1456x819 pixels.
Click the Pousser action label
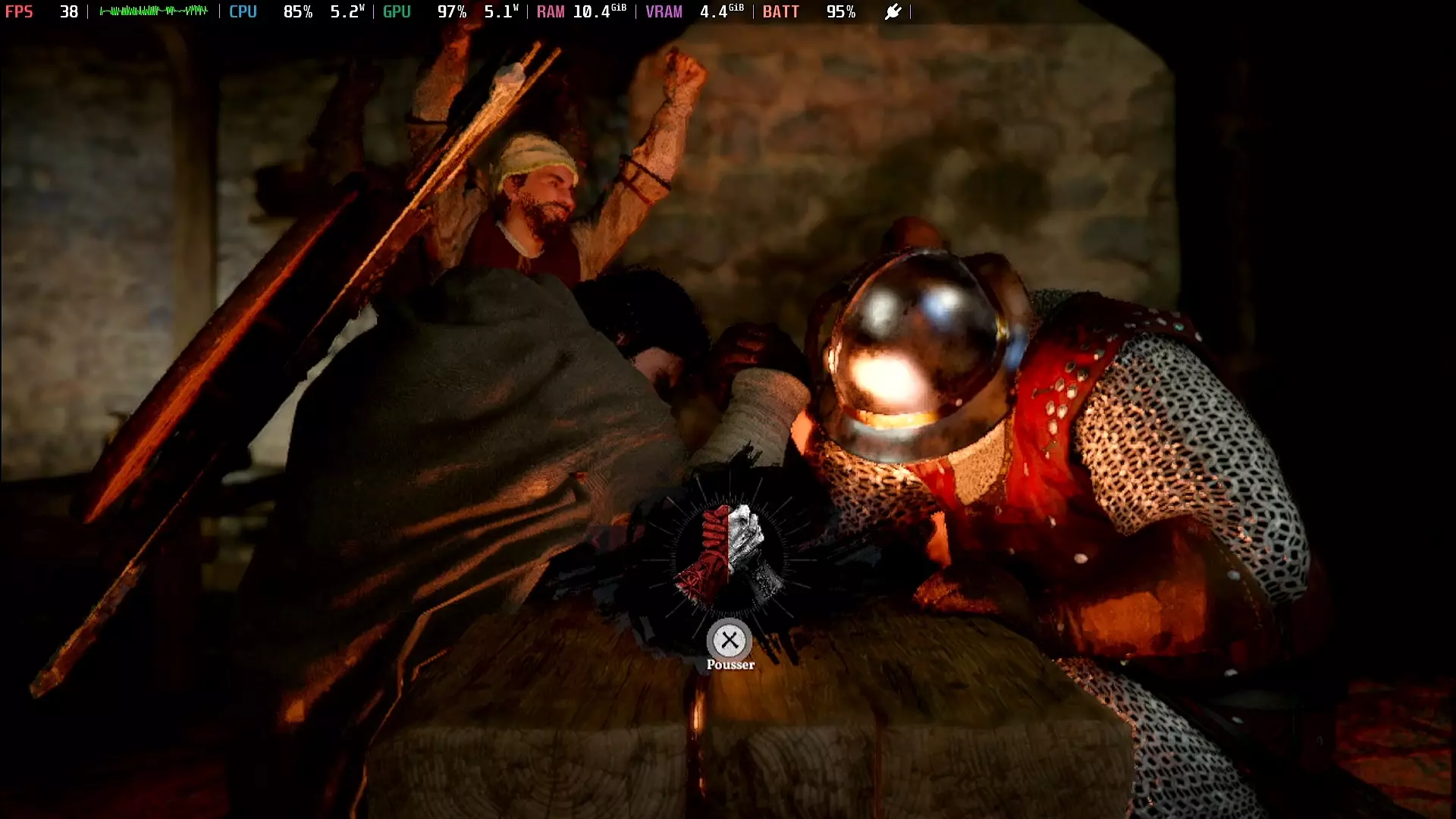point(730,663)
